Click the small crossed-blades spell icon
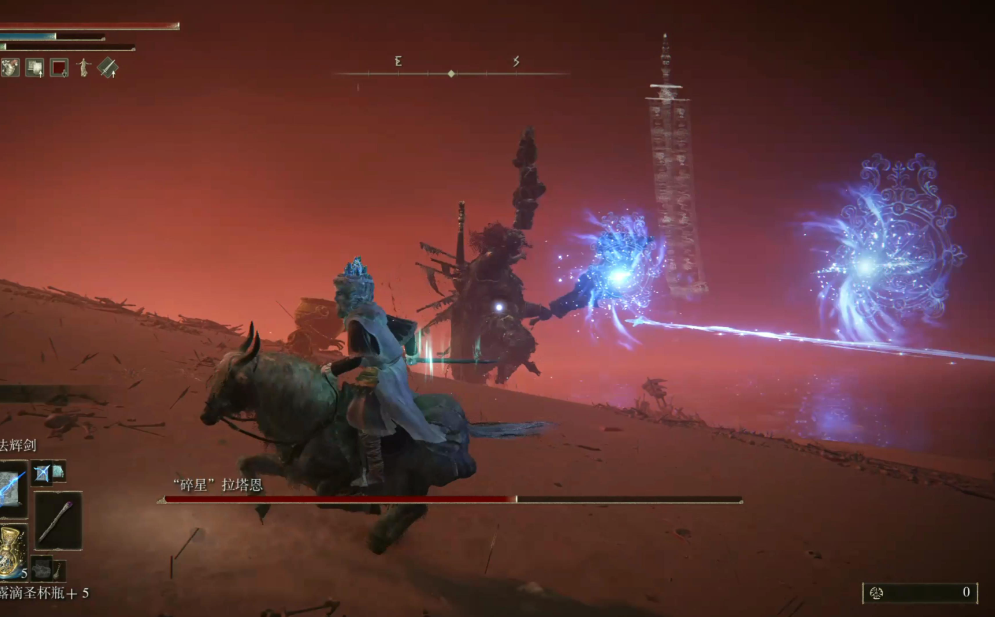The width and height of the screenshot is (995, 617). click(41, 472)
